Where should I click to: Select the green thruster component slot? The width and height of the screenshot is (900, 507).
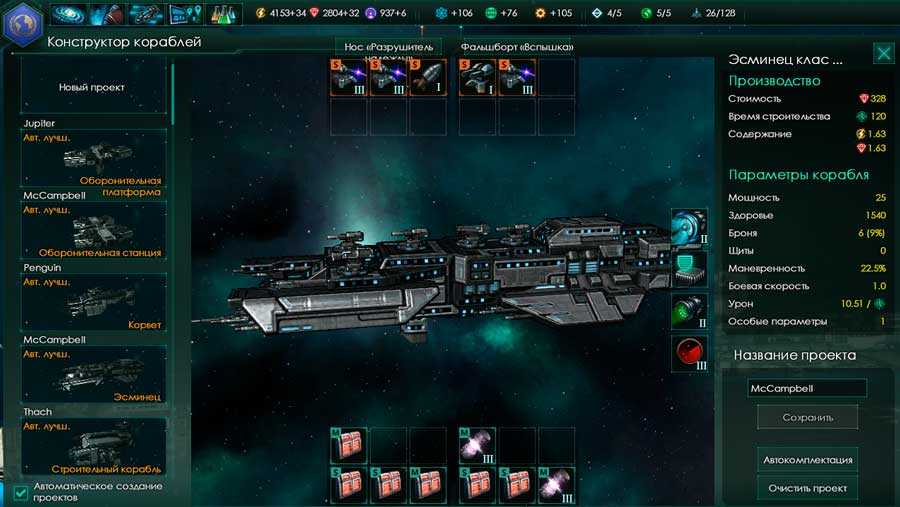(x=690, y=310)
